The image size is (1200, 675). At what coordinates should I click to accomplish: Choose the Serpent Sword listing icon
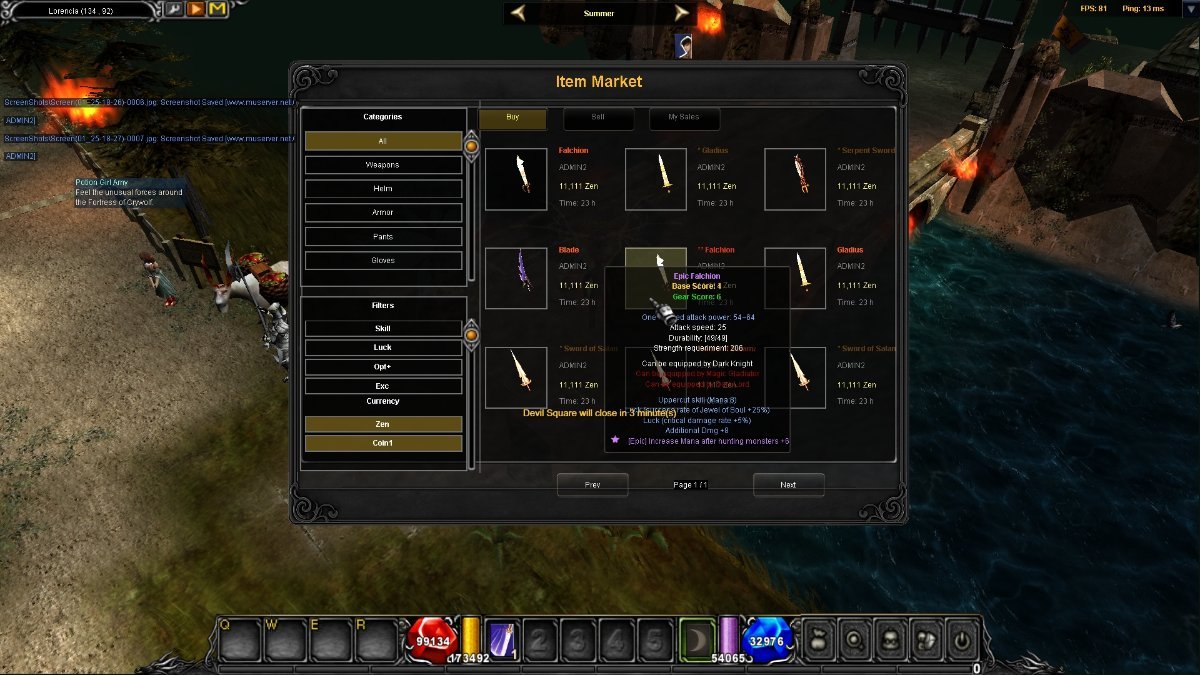coord(796,179)
